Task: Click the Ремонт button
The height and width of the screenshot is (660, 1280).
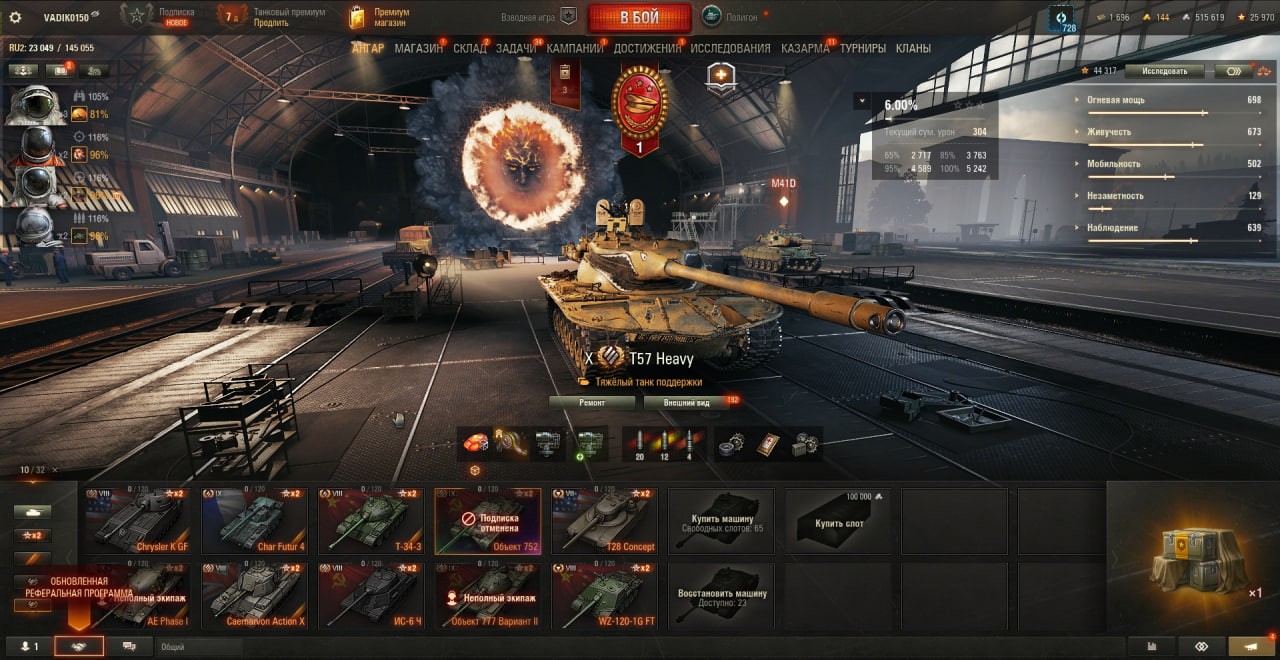Action: click(x=592, y=403)
